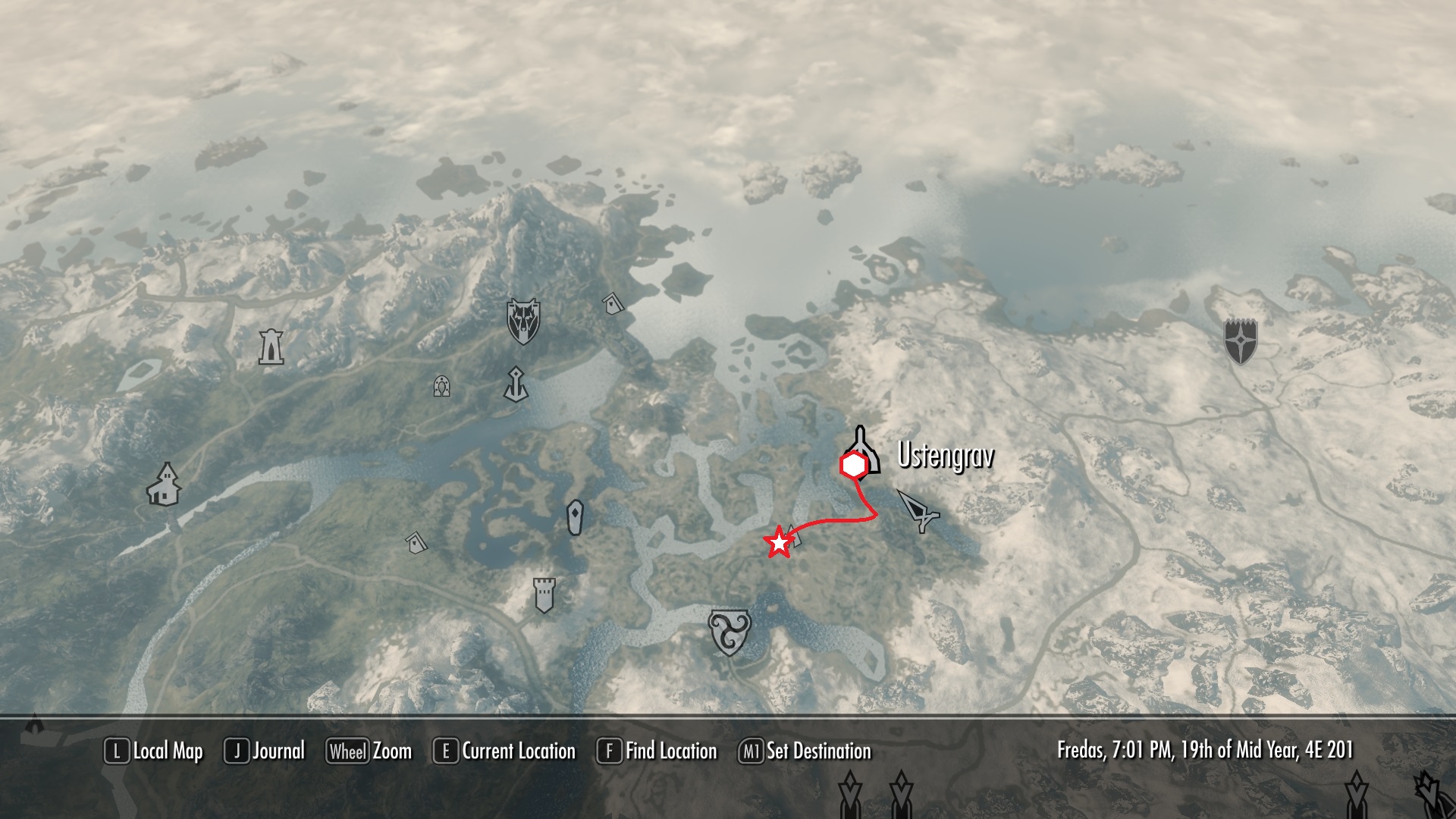Select the farmhouse settlement marker
Image resolution: width=1456 pixels, height=819 pixels.
point(164,484)
